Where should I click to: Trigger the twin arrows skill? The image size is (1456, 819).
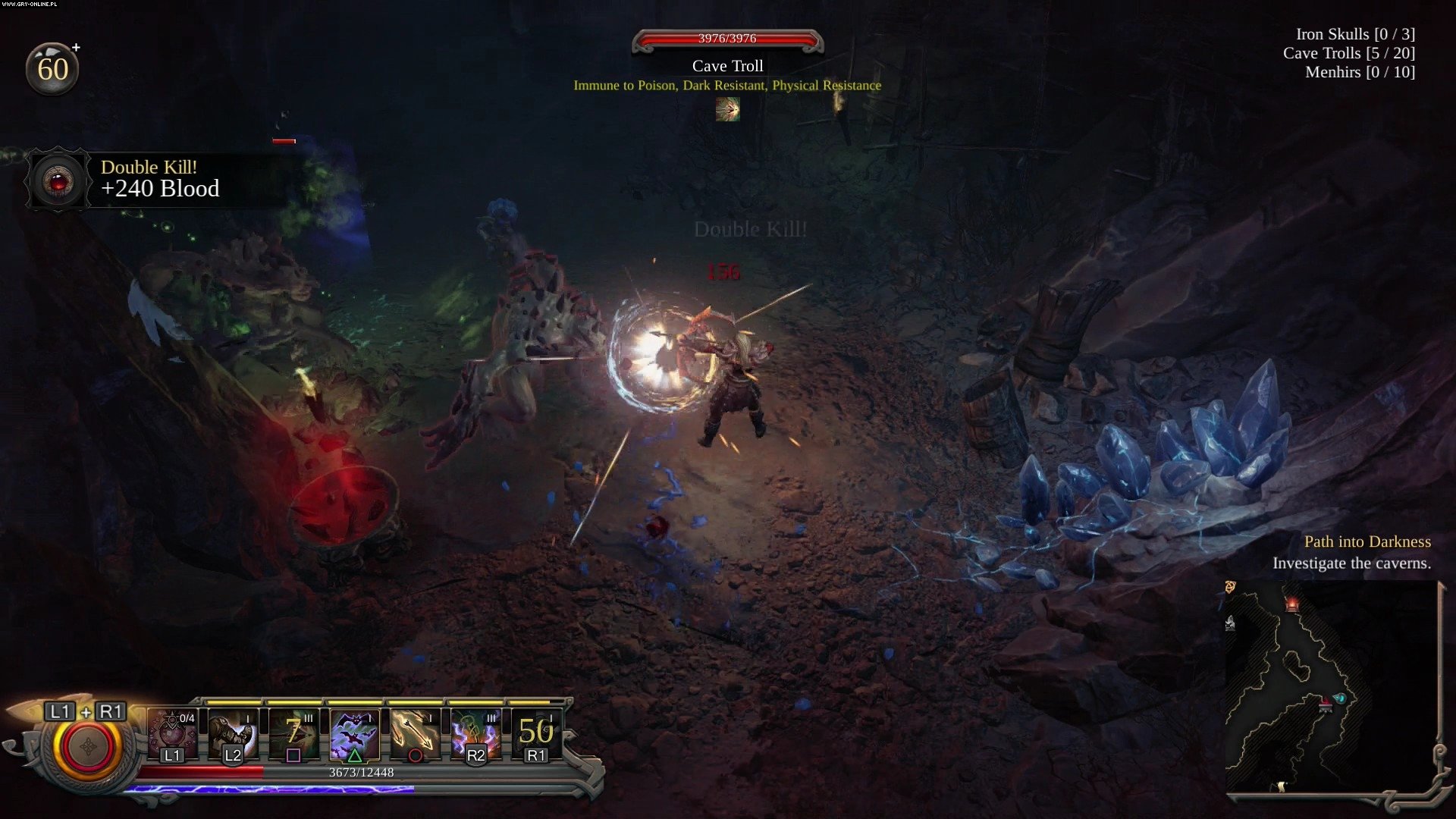click(415, 733)
